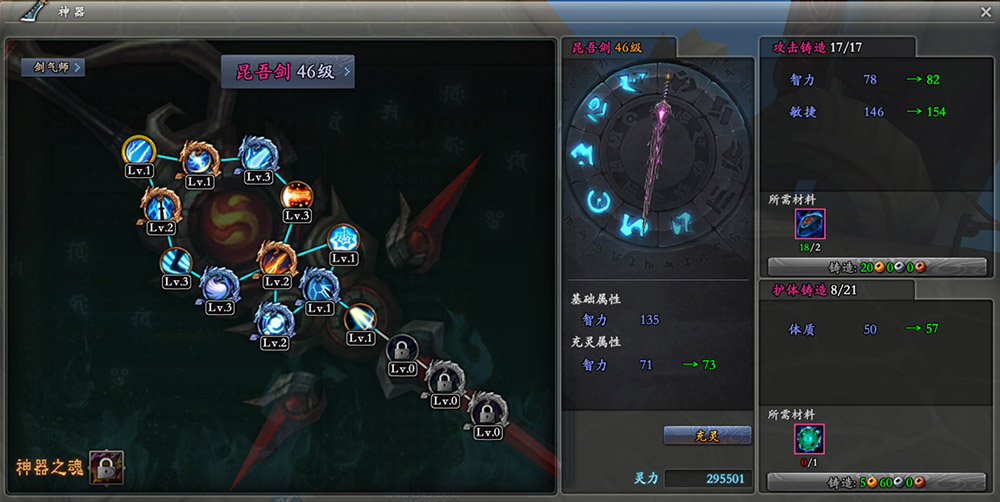Screen dimensions: 1000x502
Task: Select the green gem body forging material
Action: [x=809, y=440]
